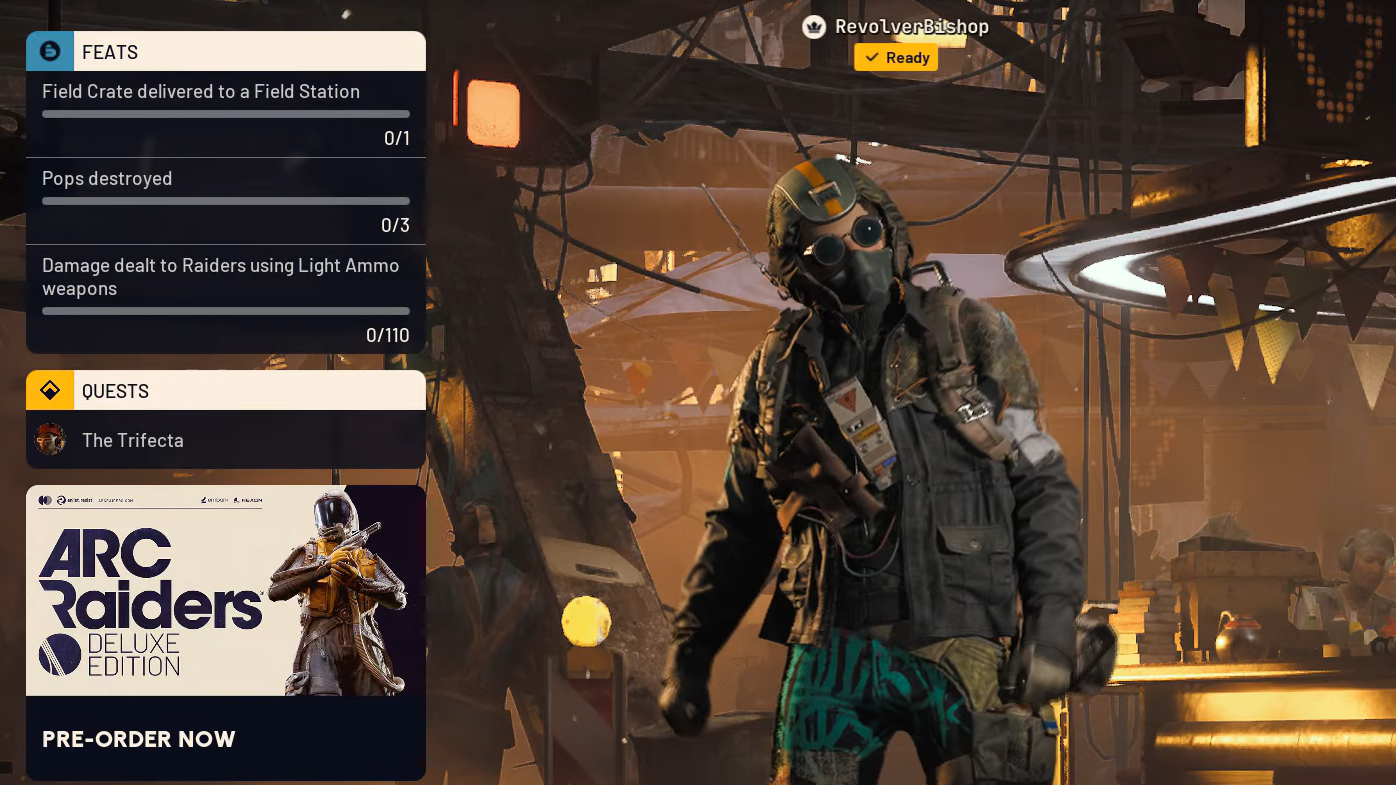Select the Pops destroyed feat
Viewport: 1396px width, 785px height.
click(226, 201)
